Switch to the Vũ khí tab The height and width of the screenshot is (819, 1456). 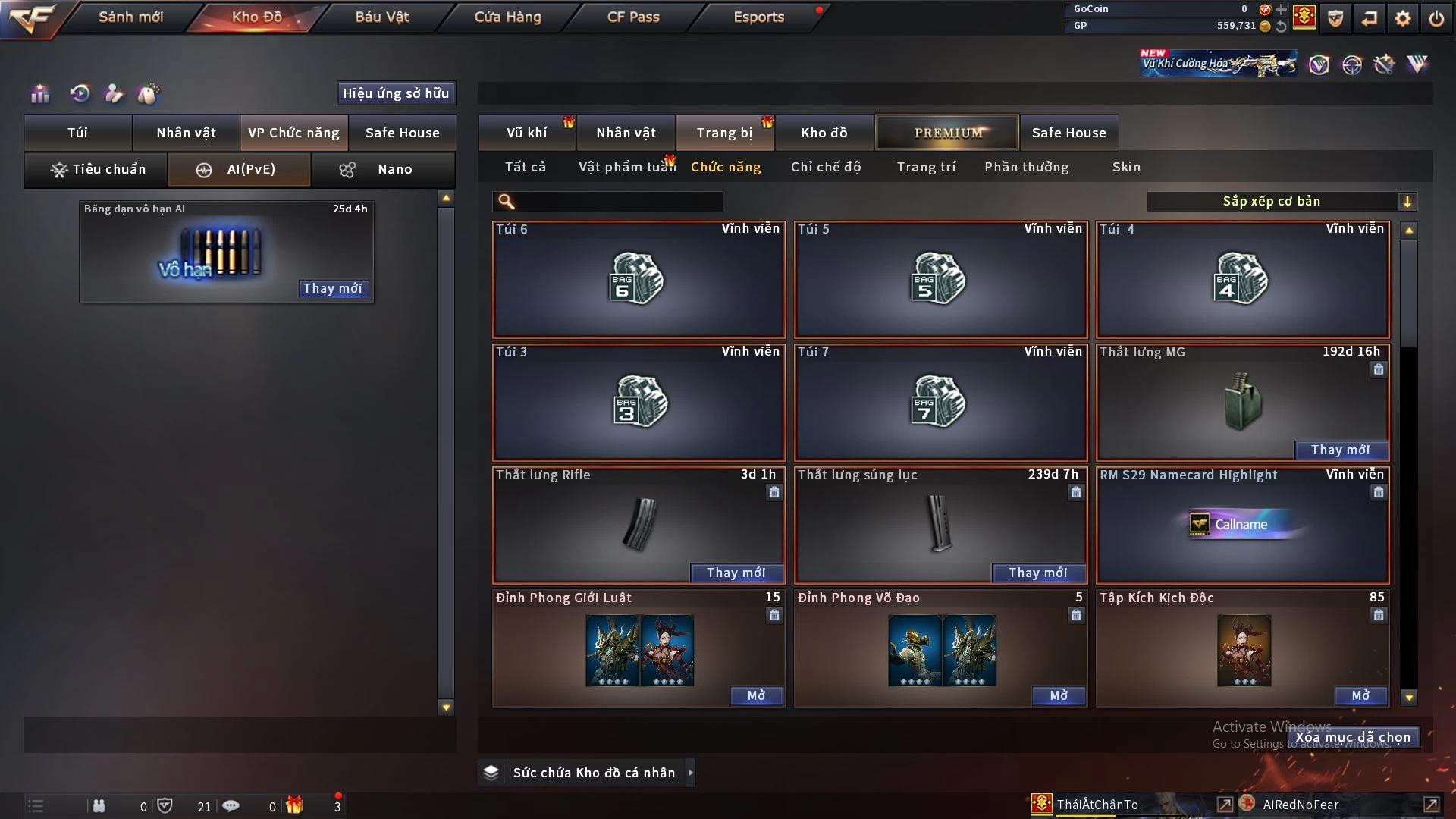tap(526, 133)
